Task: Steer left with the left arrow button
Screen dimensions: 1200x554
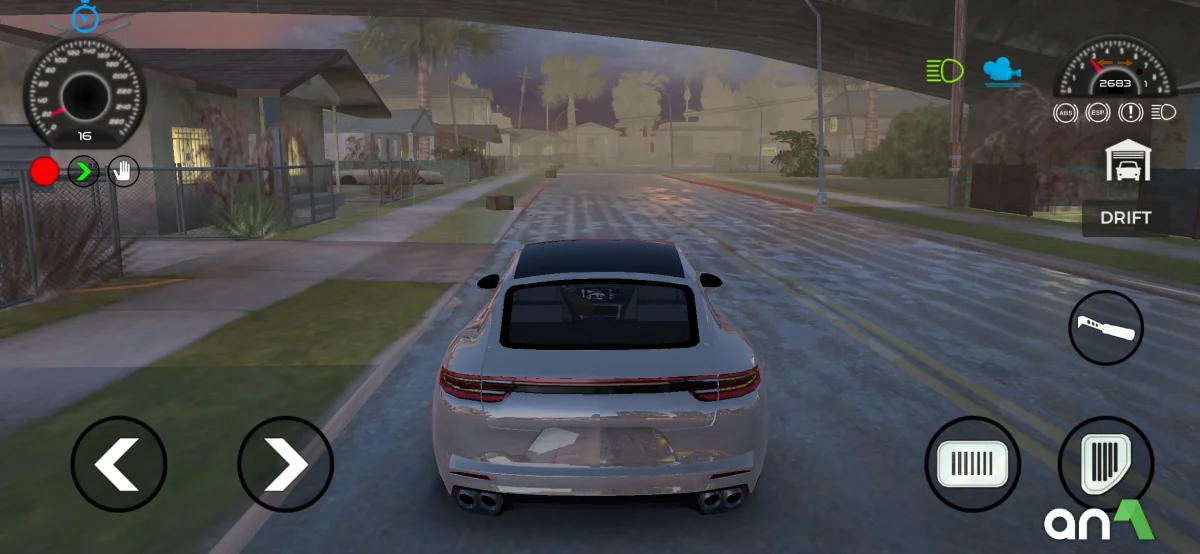Action: pos(119,464)
